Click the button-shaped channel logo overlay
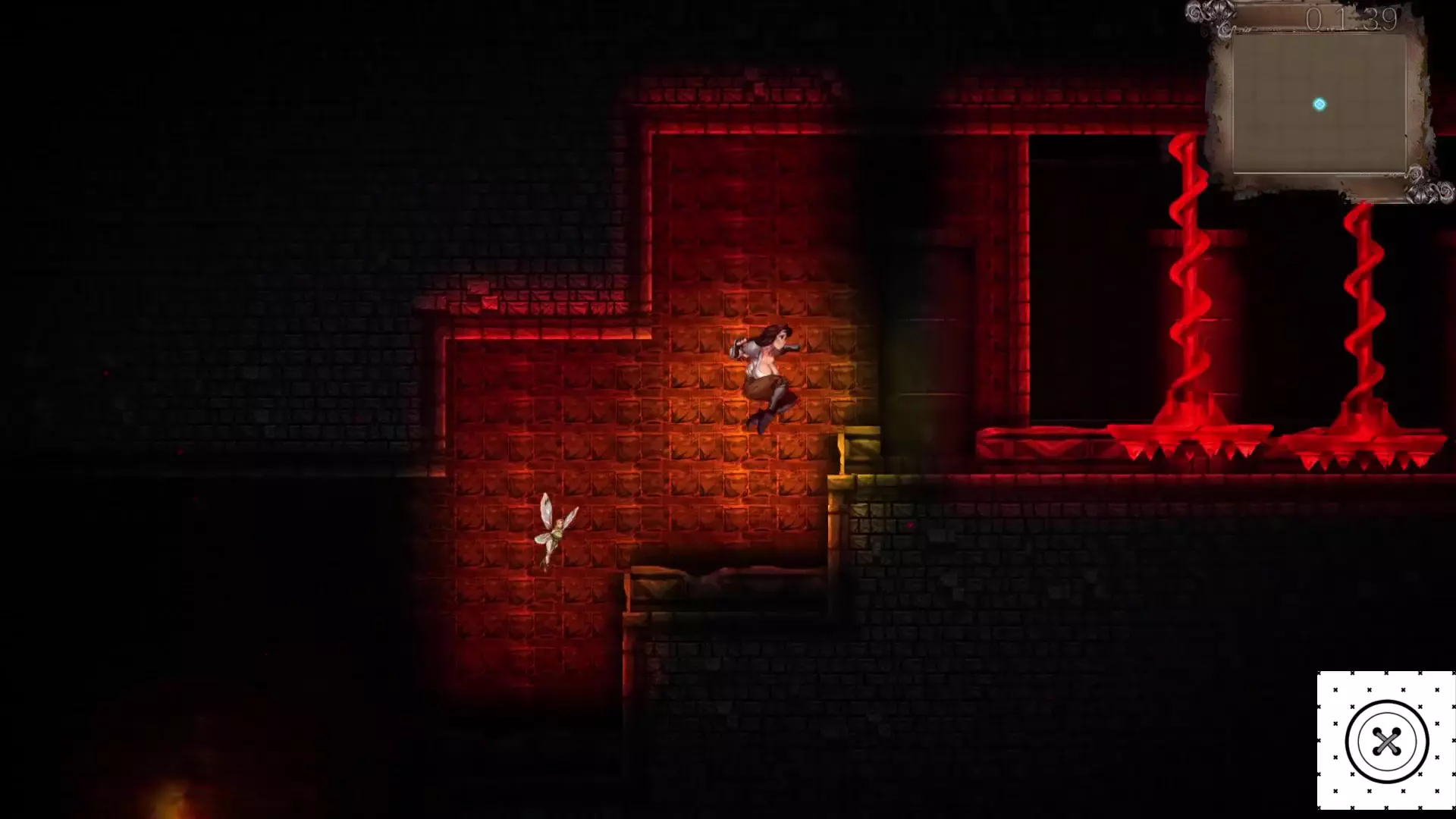 tap(1386, 741)
